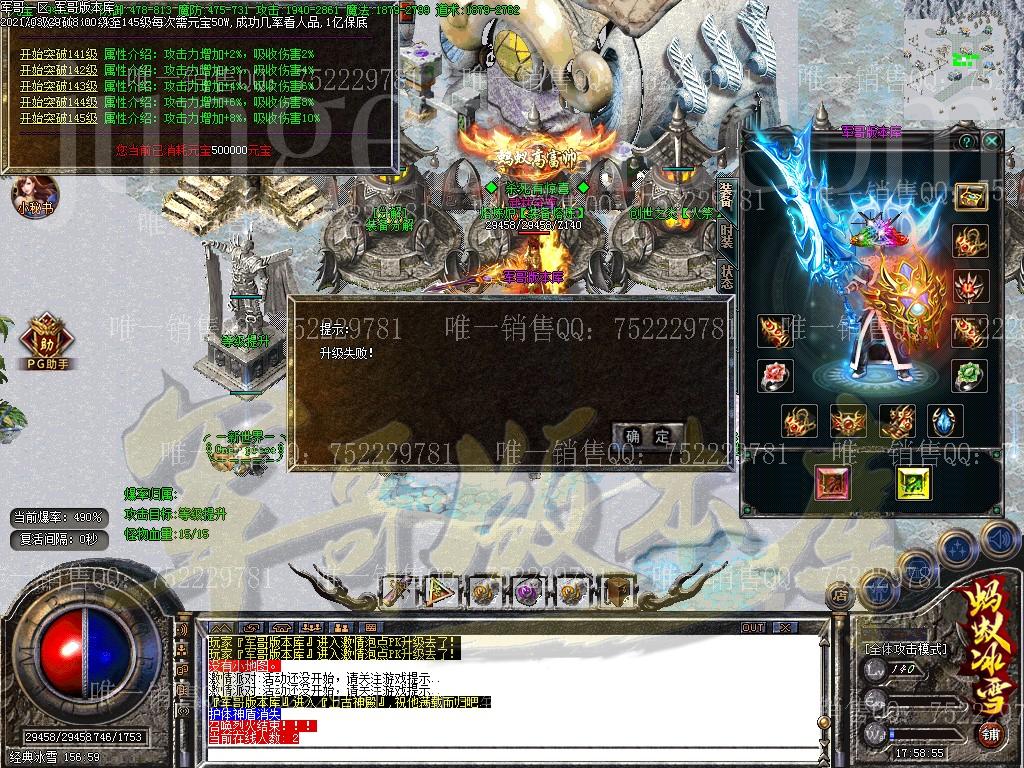Image resolution: width=1024 pixels, height=768 pixels.
Task: Select 开始突破141级 breakthrough option
Action: tap(58, 54)
